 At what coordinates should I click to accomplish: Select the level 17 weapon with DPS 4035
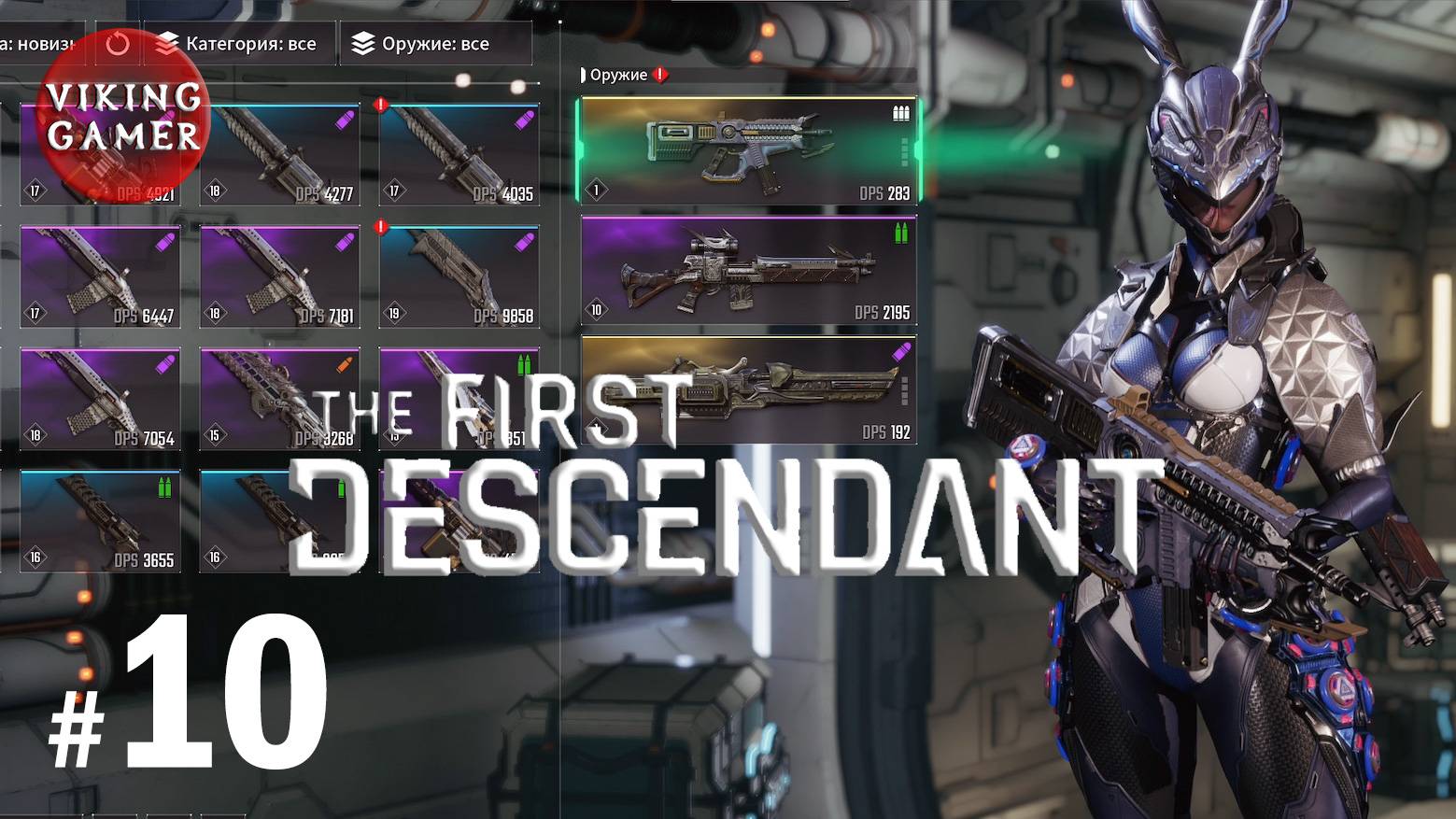459,154
